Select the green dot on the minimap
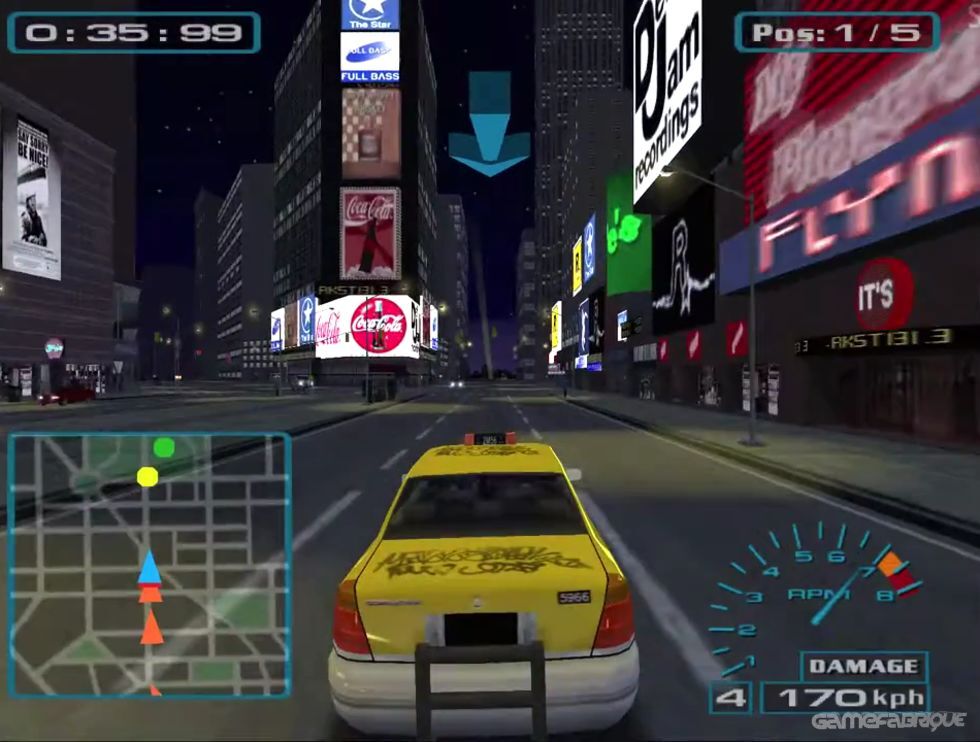Image resolution: width=980 pixels, height=742 pixels. click(164, 447)
